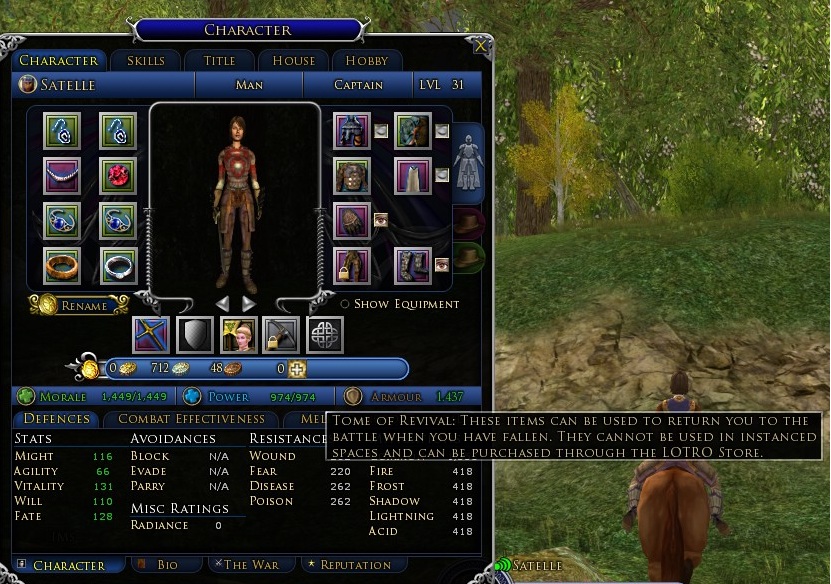Select the purple necklace slot

point(63,175)
